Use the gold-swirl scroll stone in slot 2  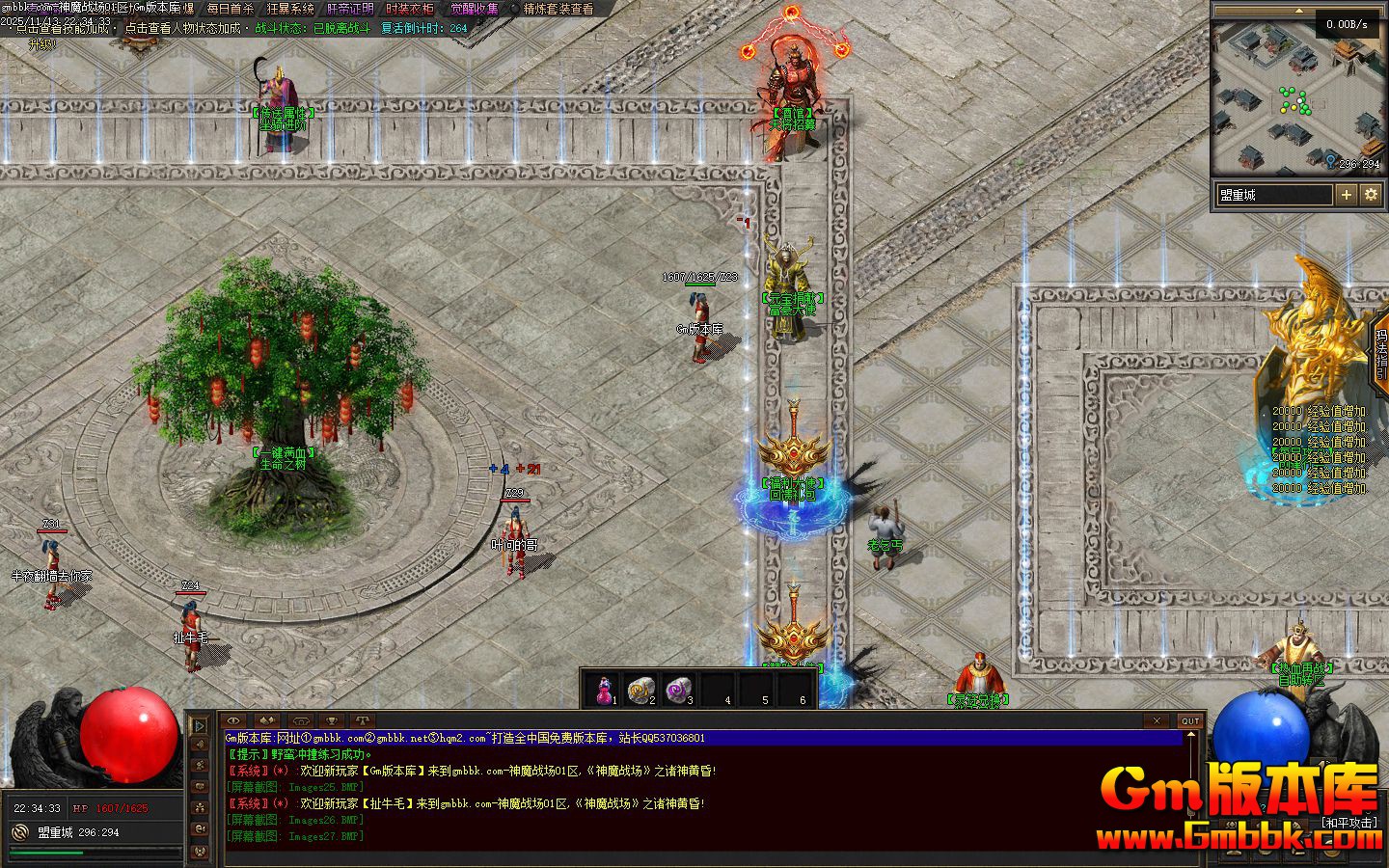coord(640,689)
